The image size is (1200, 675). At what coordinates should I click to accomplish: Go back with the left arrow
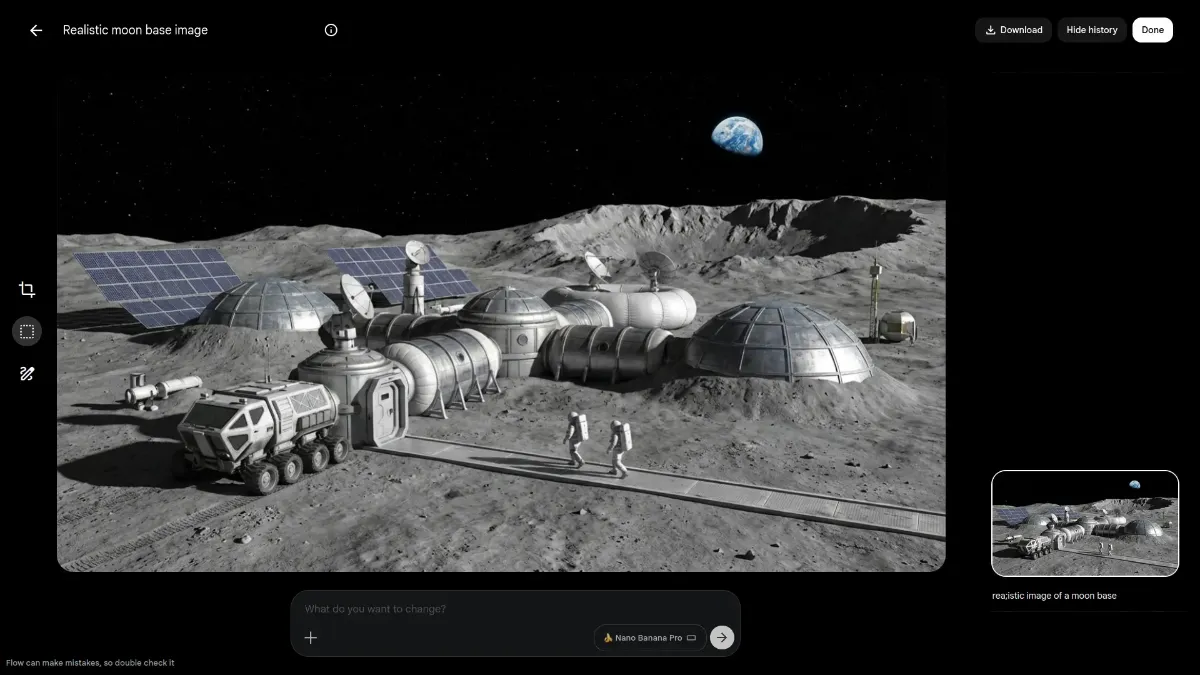click(x=36, y=30)
